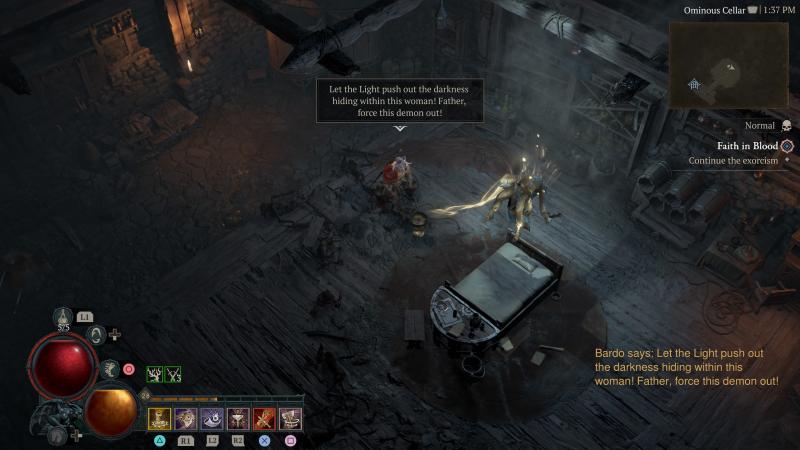Use the healing potion flask icon
Viewport: 800px width, 450px height.
(x=63, y=318)
